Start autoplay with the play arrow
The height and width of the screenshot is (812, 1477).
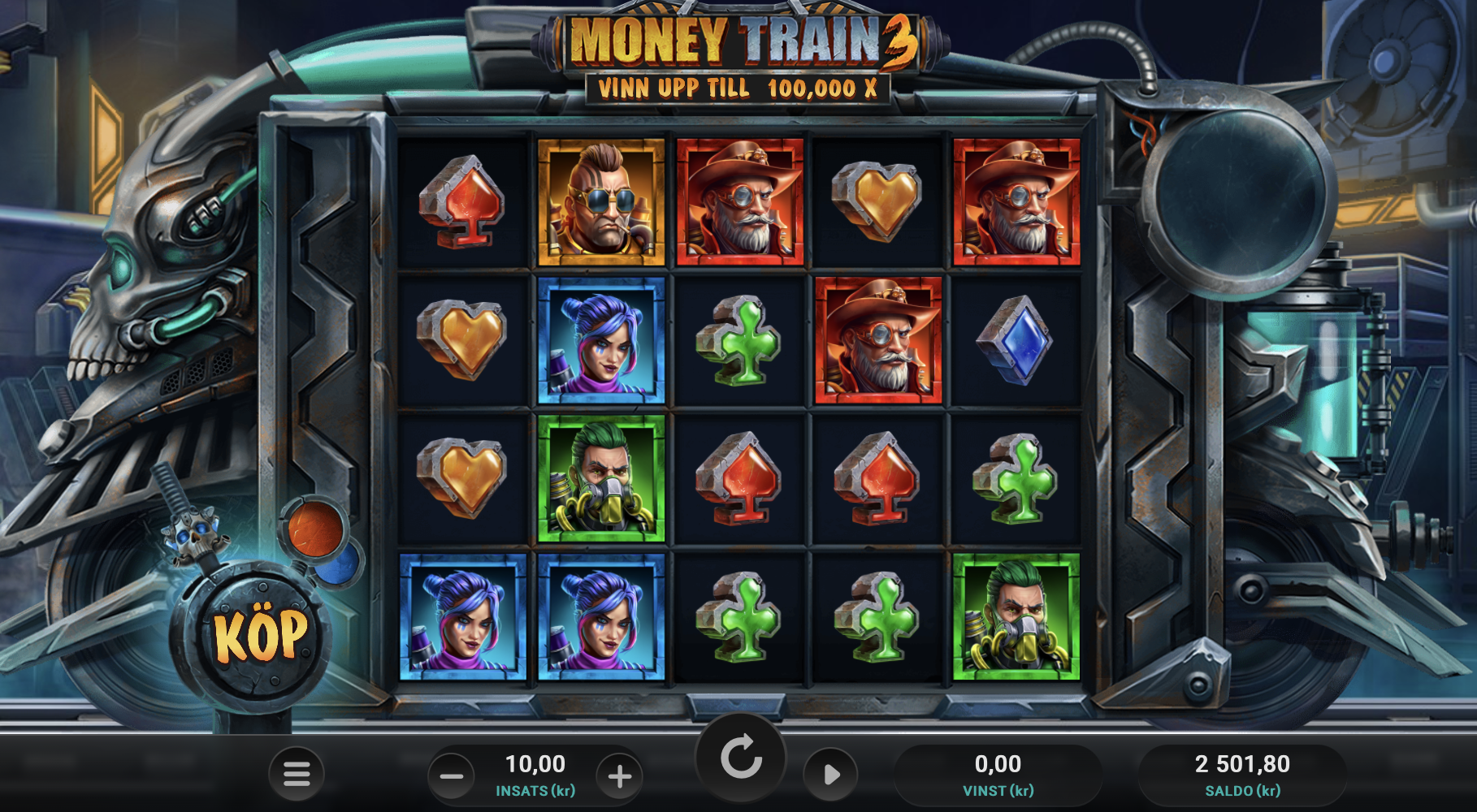(829, 773)
